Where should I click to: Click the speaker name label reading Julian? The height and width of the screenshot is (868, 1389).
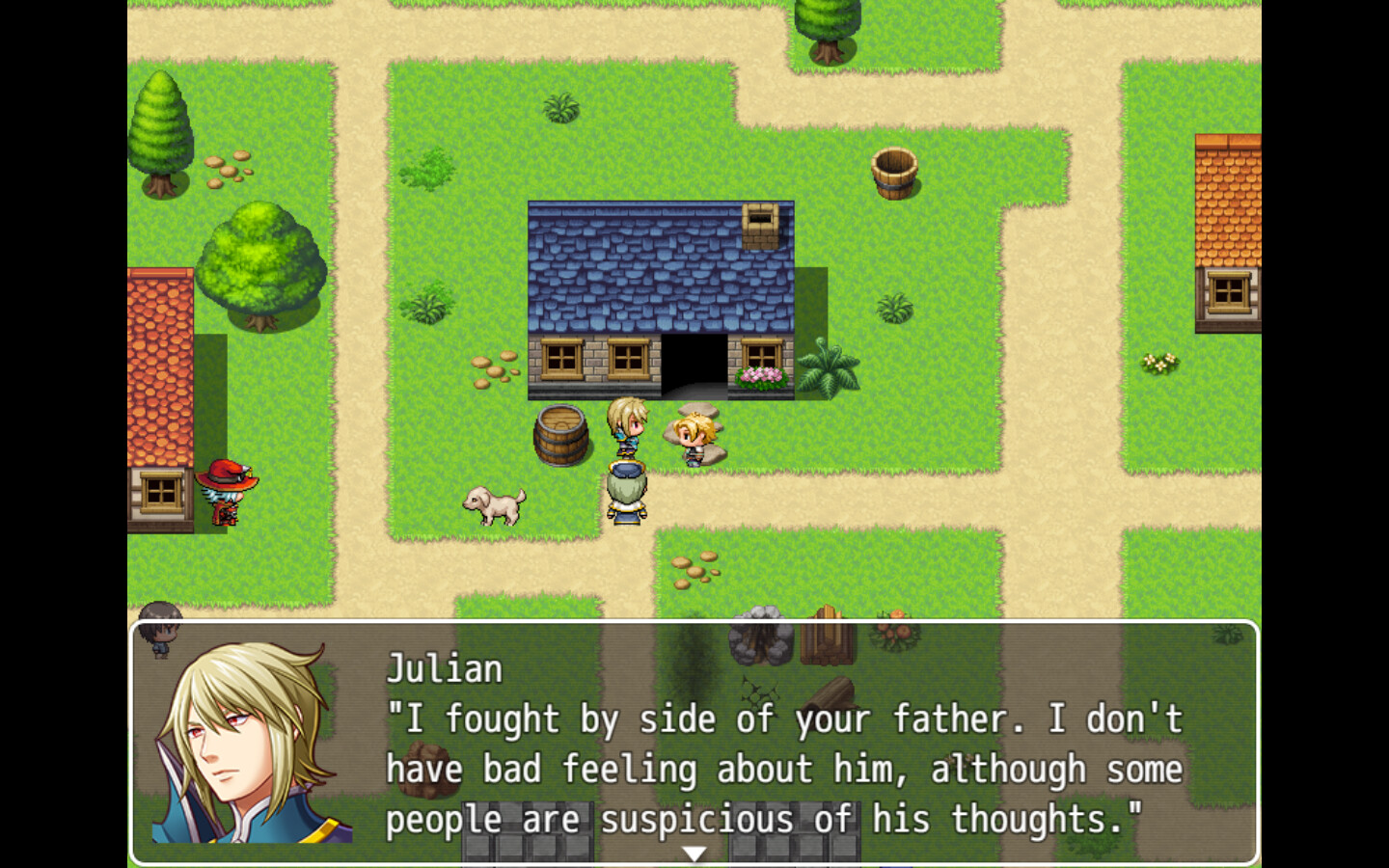444,668
